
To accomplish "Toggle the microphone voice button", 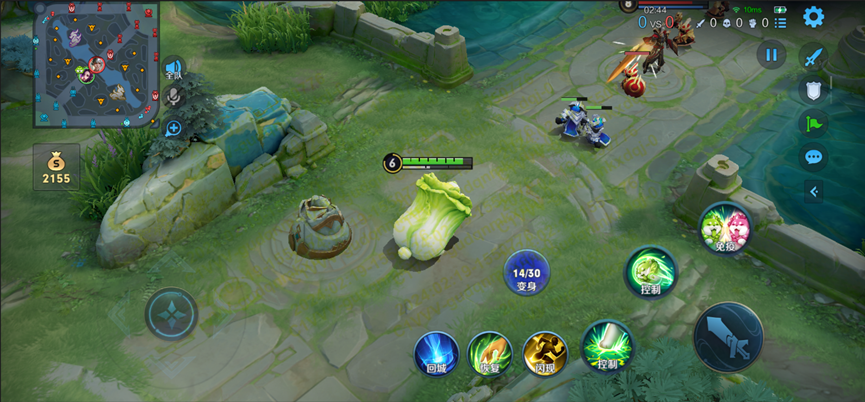I will (174, 97).
